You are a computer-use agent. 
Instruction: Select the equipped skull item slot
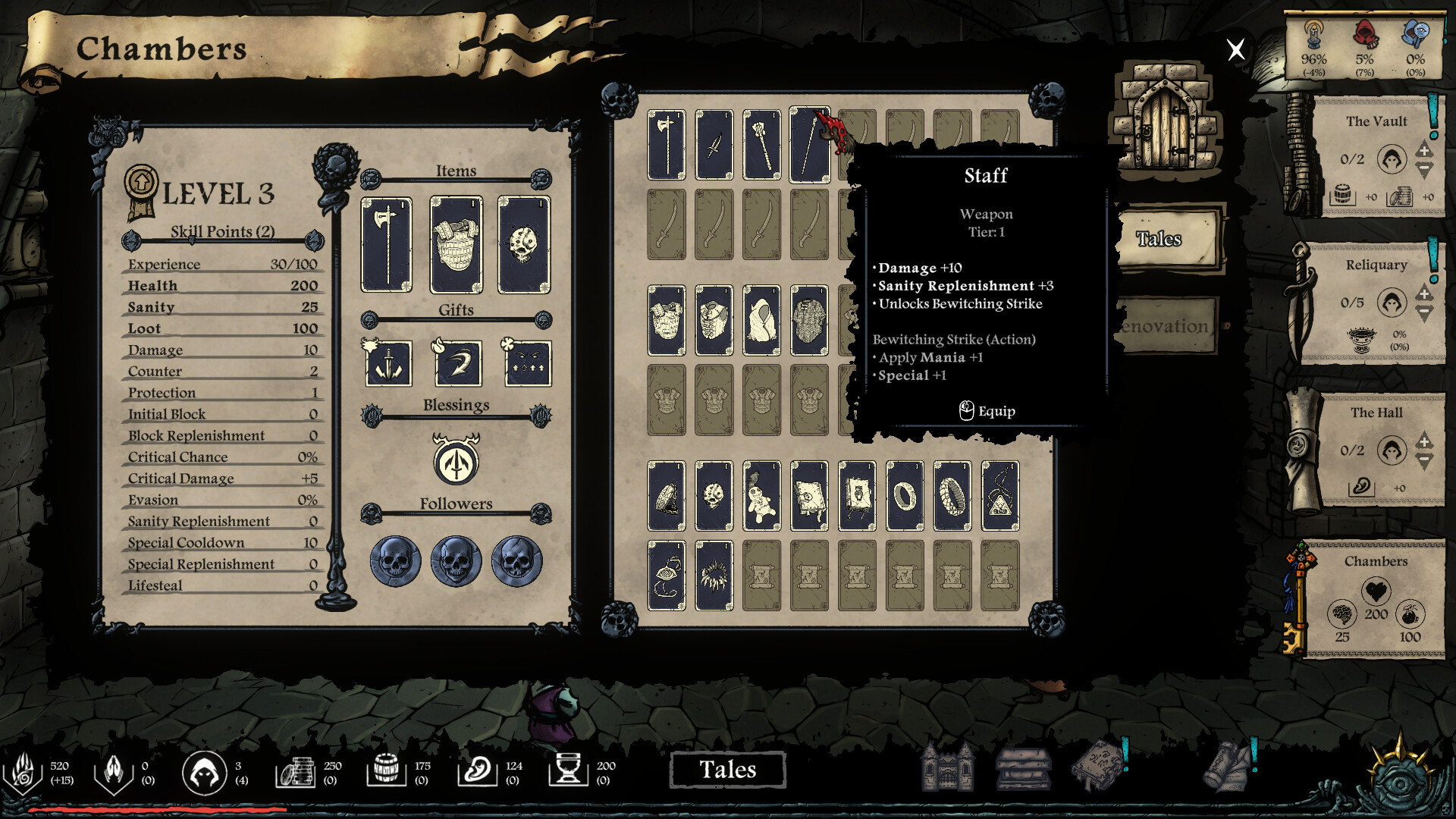[524, 244]
